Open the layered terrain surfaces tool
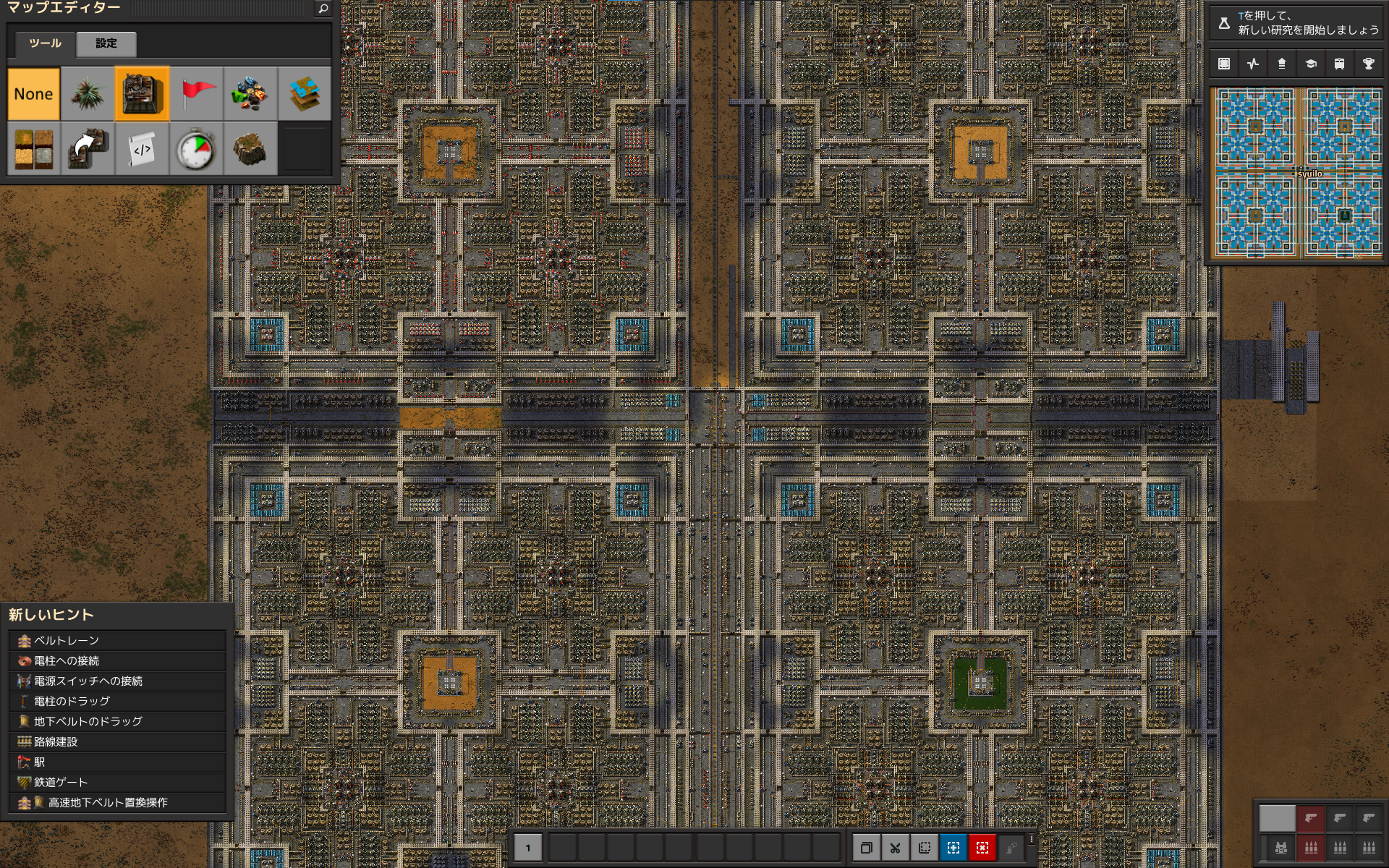Viewport: 1389px width, 868px height. point(305,94)
